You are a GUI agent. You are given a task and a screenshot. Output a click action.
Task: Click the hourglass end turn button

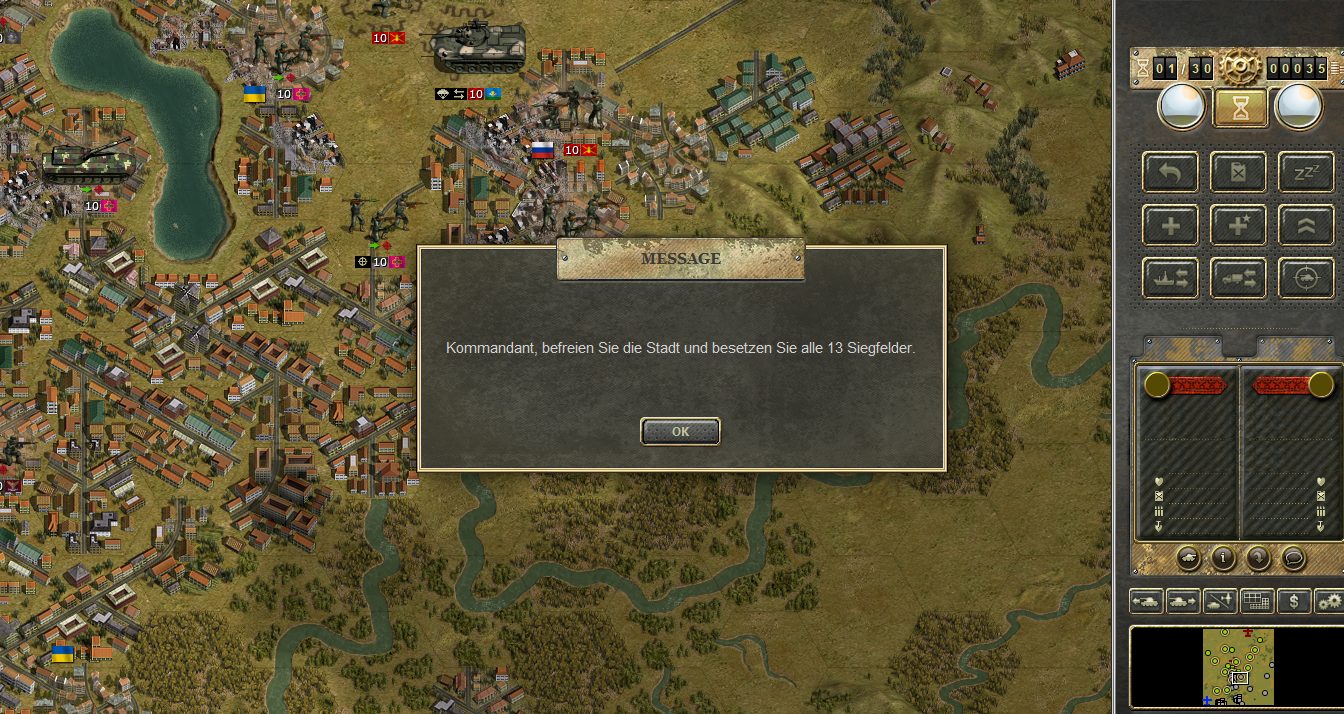[1240, 108]
